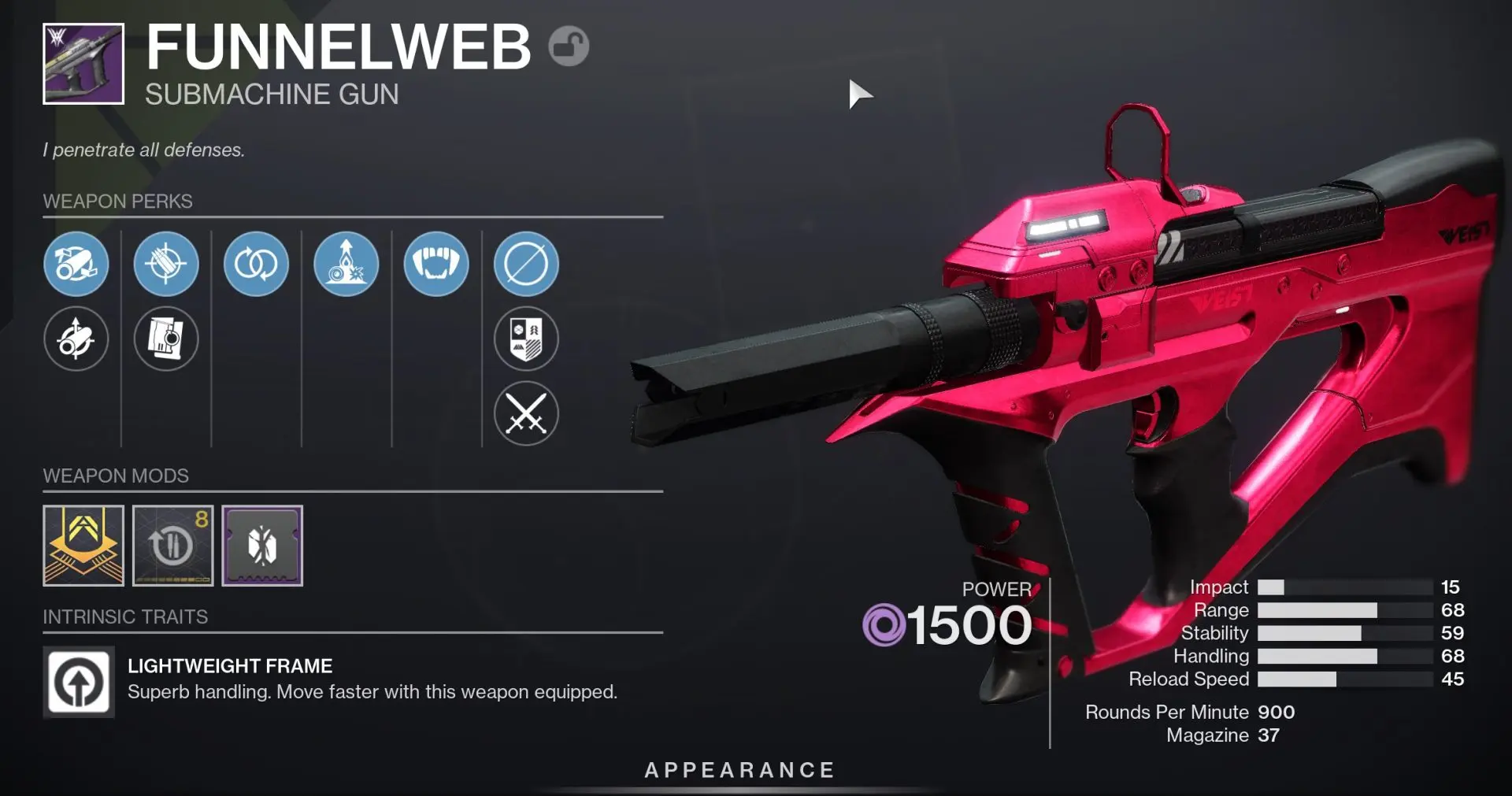This screenshot has height=796, width=1512.
Task: Click the Veist origin trait shield icon
Action: (526, 339)
